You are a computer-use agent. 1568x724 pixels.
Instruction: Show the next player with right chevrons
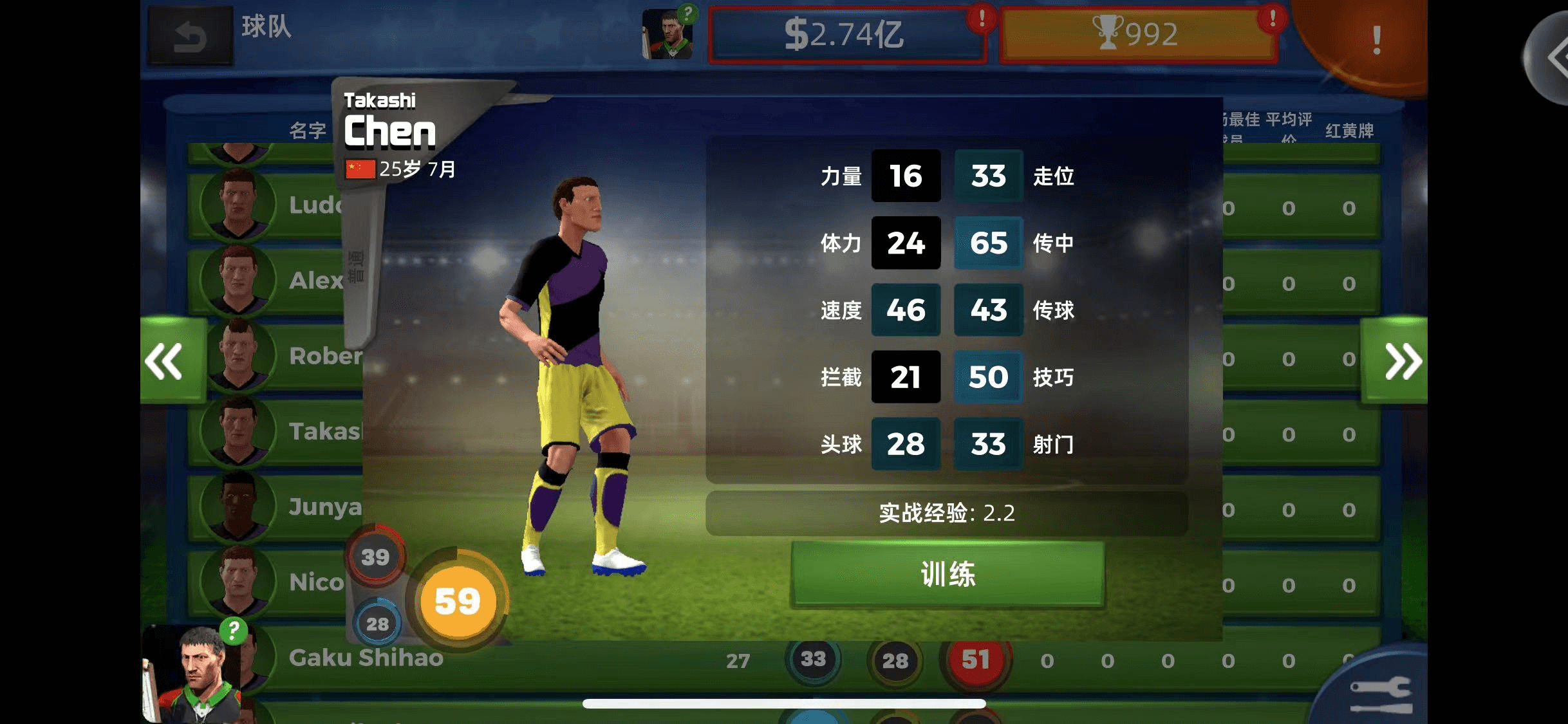(x=1401, y=361)
